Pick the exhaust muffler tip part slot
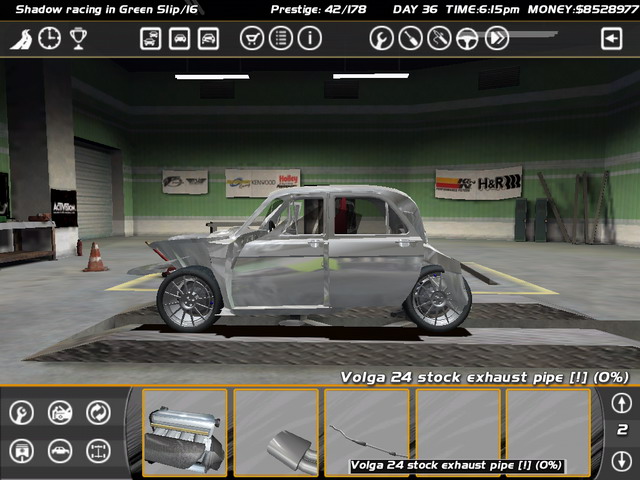 click(276, 431)
